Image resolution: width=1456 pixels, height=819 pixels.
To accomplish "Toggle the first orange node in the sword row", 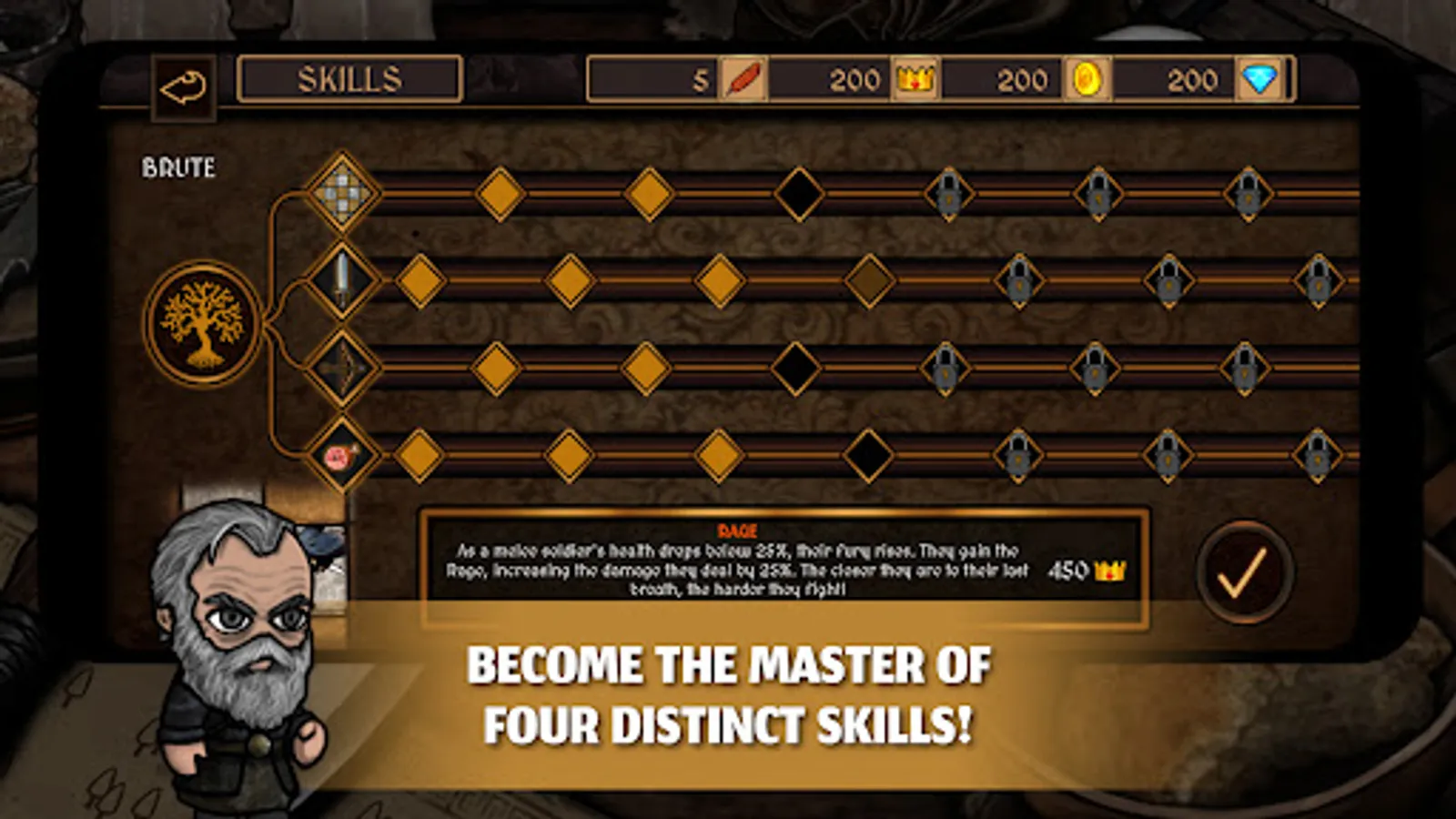I will [x=422, y=280].
